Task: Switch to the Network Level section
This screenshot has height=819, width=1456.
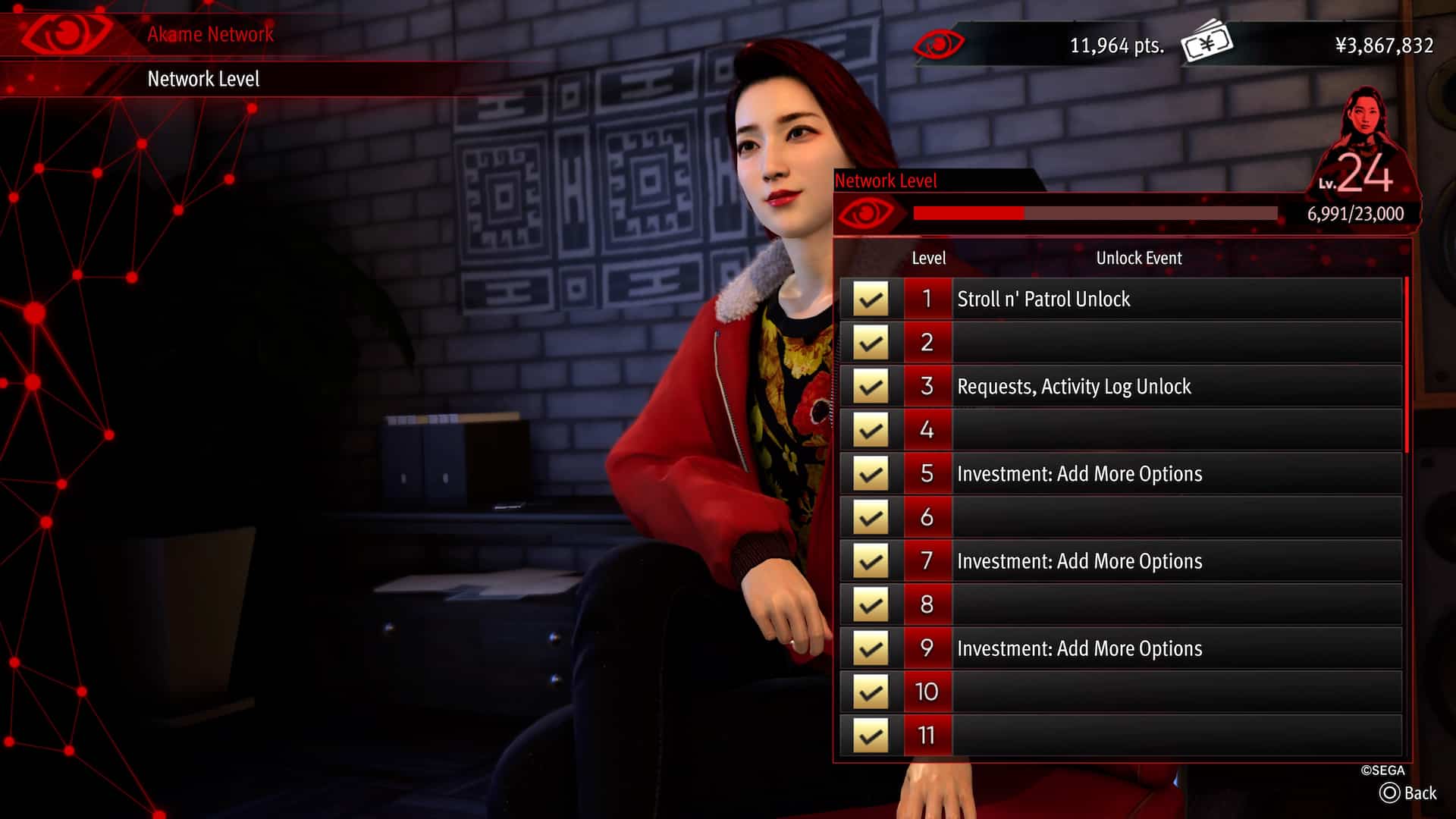Action: (203, 79)
